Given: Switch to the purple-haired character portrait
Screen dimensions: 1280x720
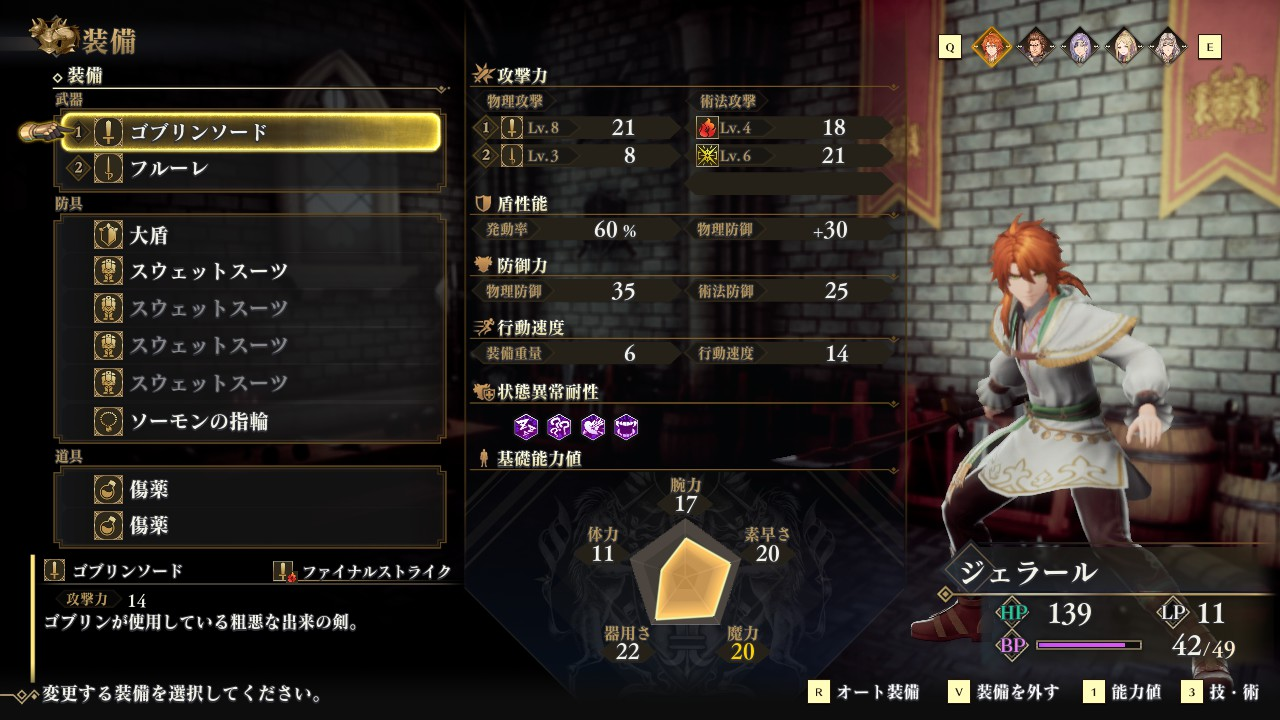Looking at the screenshot, I should point(1079,46).
